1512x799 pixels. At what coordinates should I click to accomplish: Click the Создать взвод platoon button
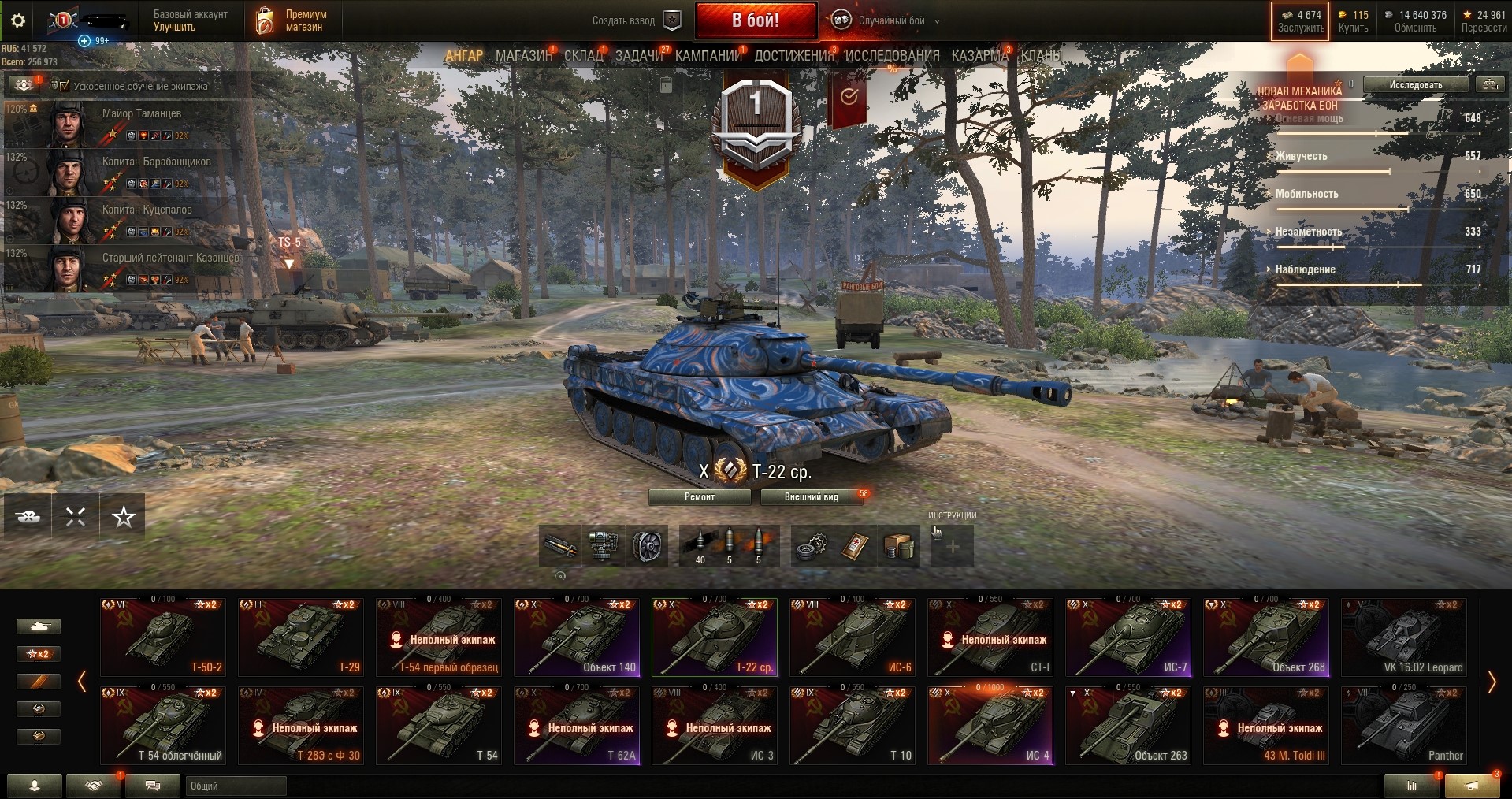click(x=635, y=21)
